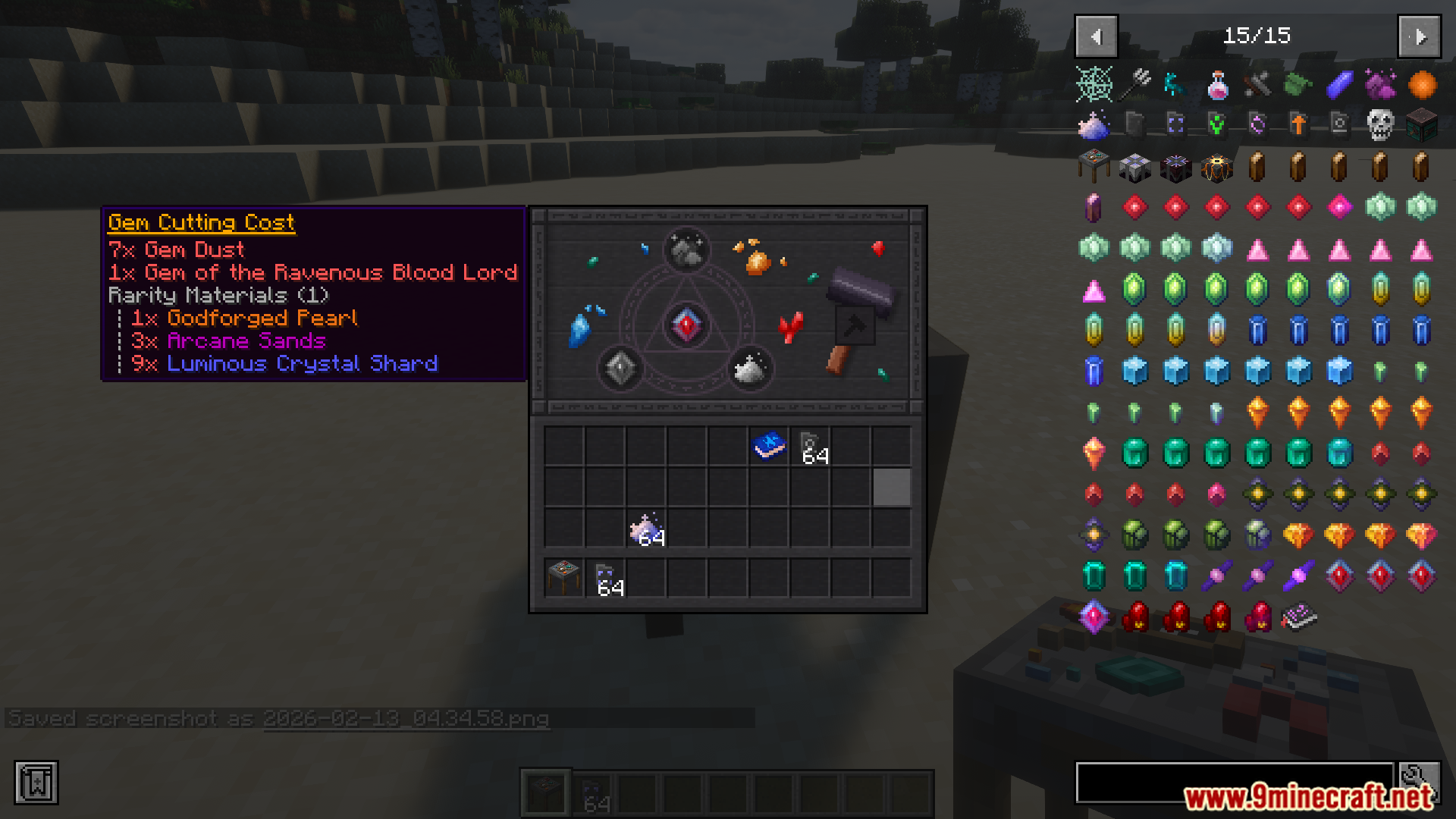The image size is (1456, 819).
Task: Select the green arrow smithing template
Action: click(x=1217, y=125)
